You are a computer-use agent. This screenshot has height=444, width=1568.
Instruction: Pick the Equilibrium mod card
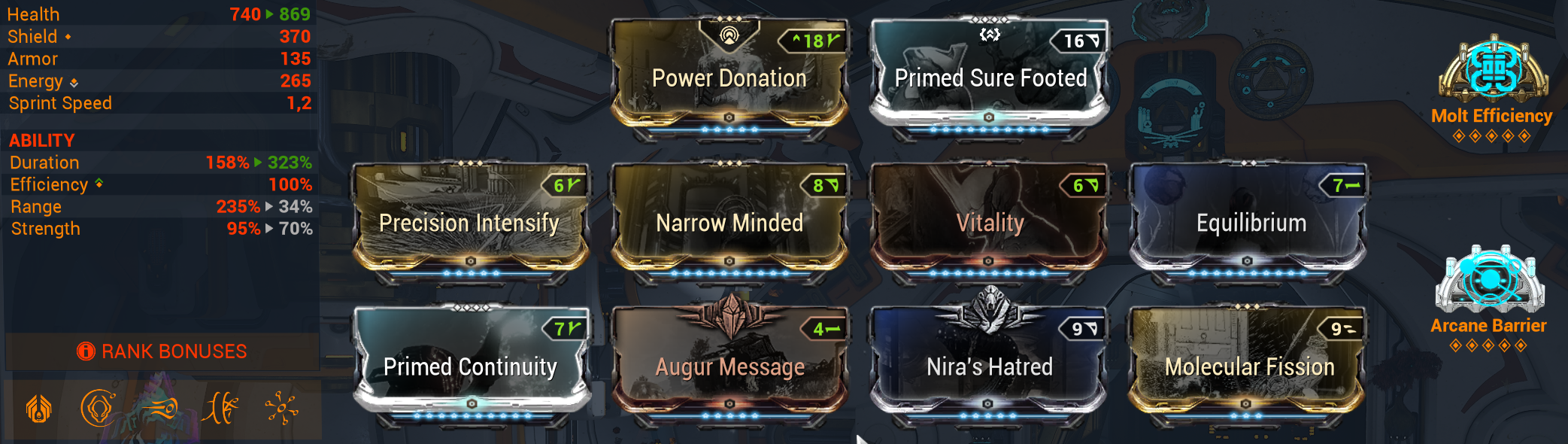pyautogui.click(x=1250, y=223)
